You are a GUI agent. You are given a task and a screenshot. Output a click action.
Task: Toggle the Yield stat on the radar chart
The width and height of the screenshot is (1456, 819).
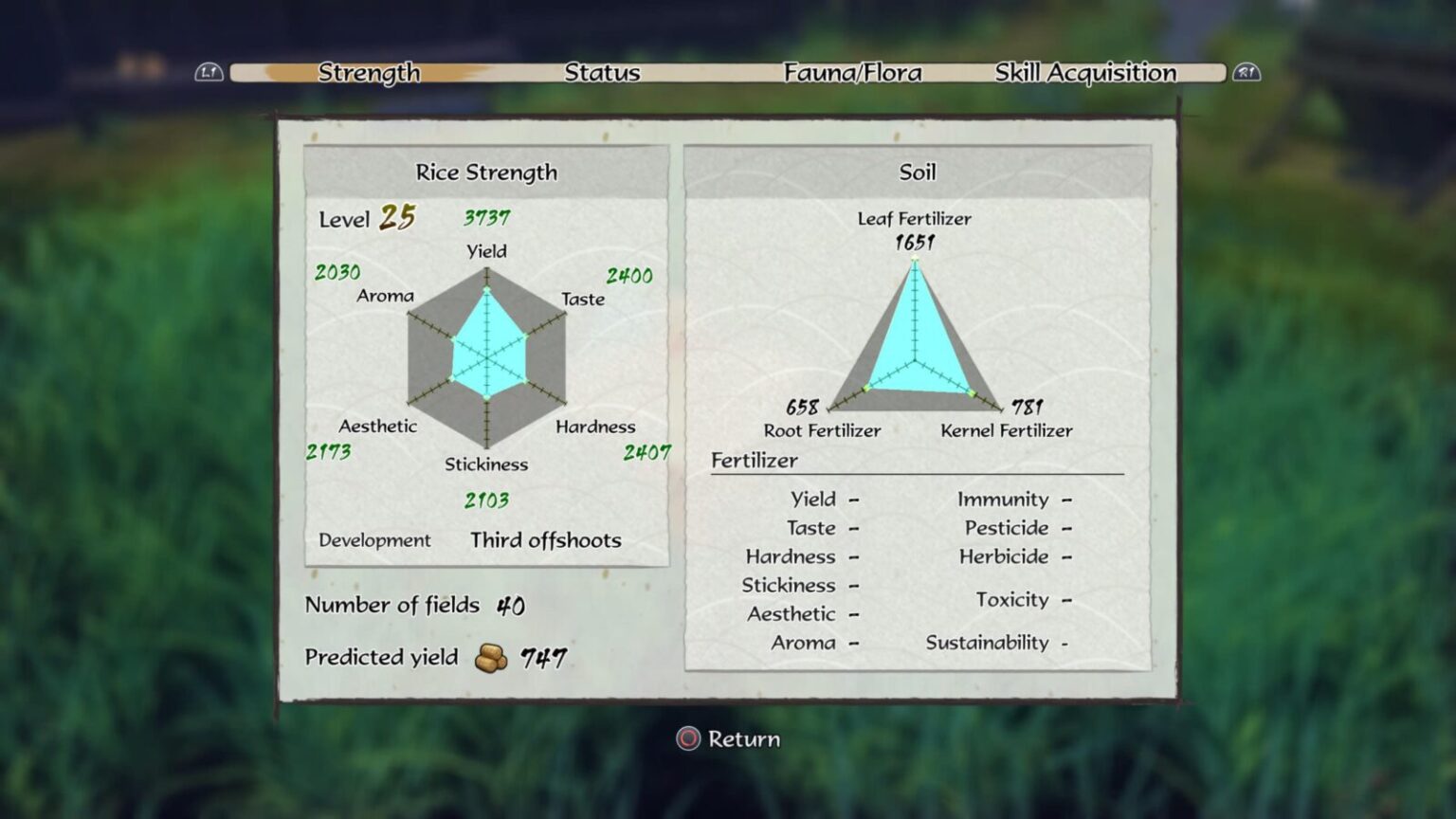point(485,251)
